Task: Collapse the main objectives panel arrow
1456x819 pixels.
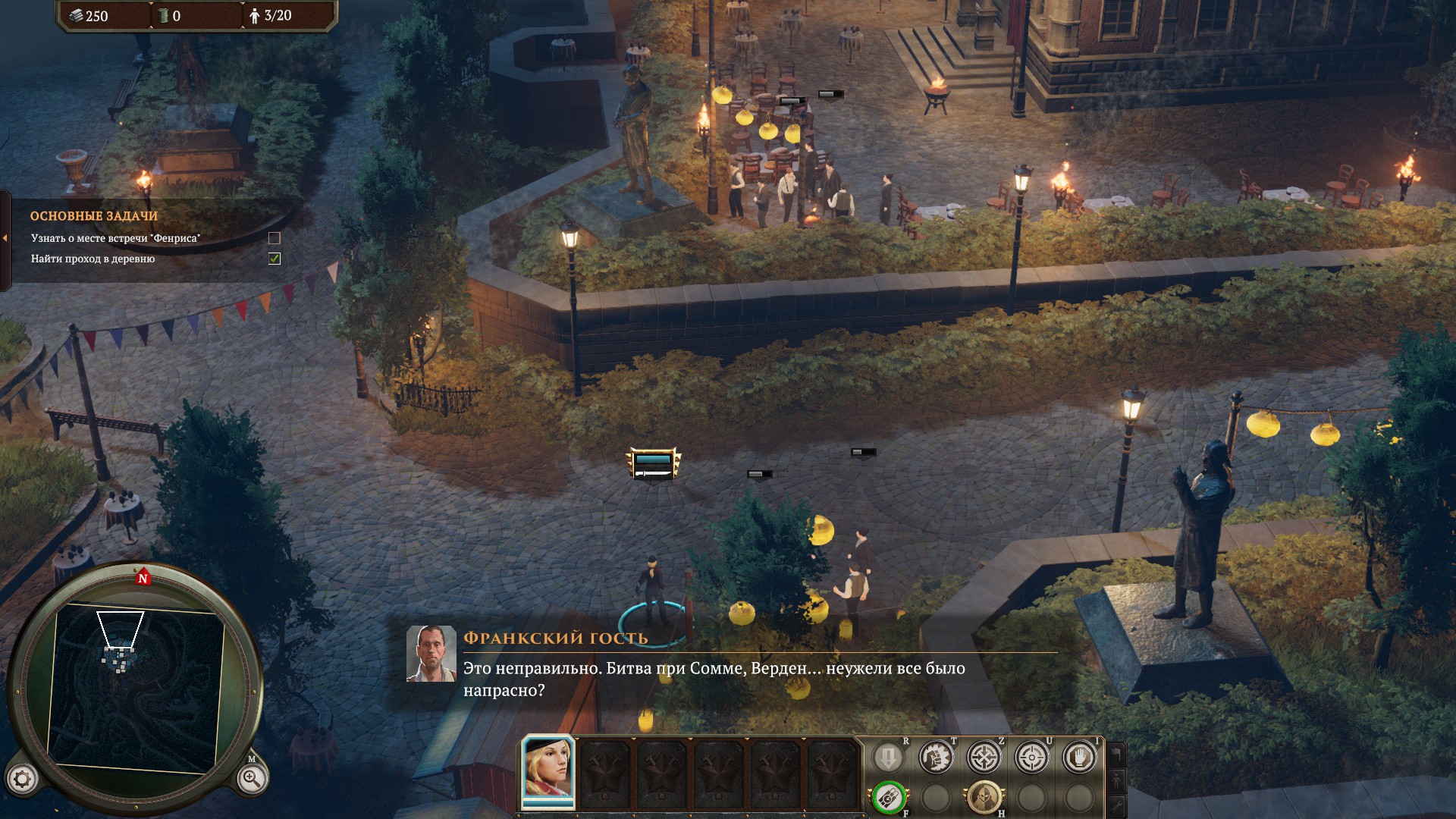Action: [5, 238]
